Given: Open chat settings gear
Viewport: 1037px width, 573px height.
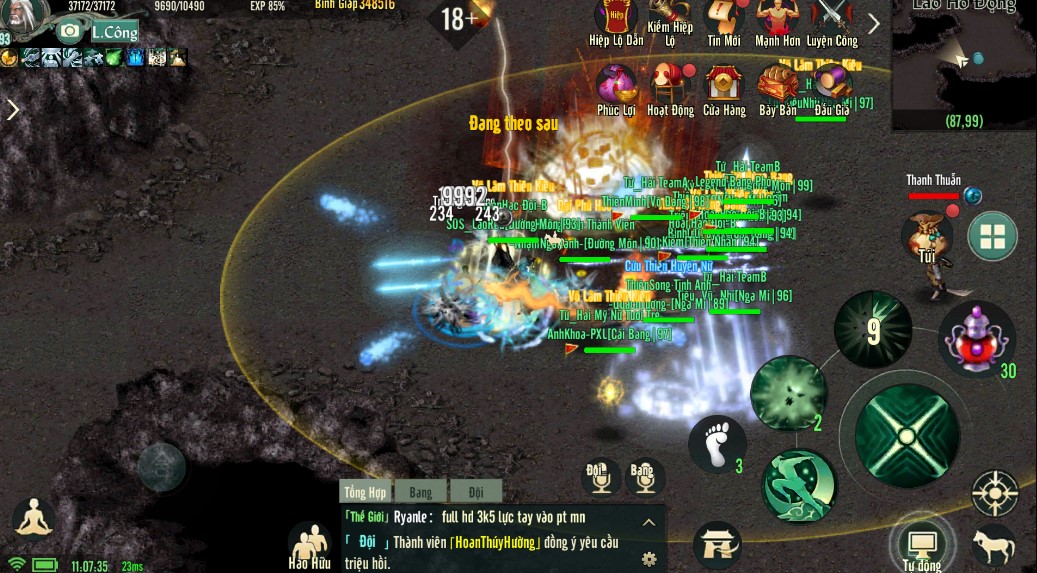Looking at the screenshot, I should pos(649,558).
